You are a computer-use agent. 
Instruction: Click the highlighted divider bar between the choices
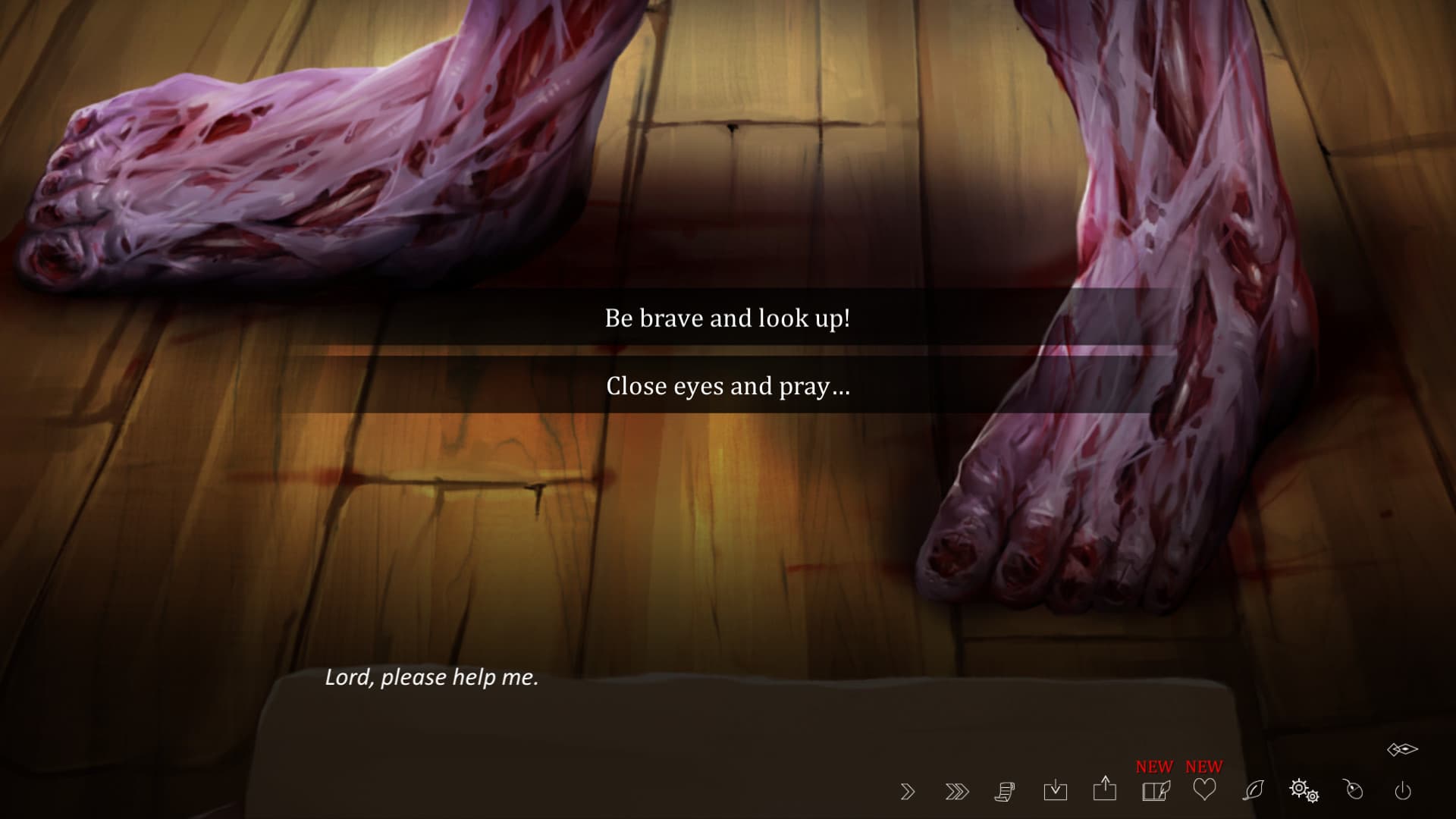pos(726,351)
